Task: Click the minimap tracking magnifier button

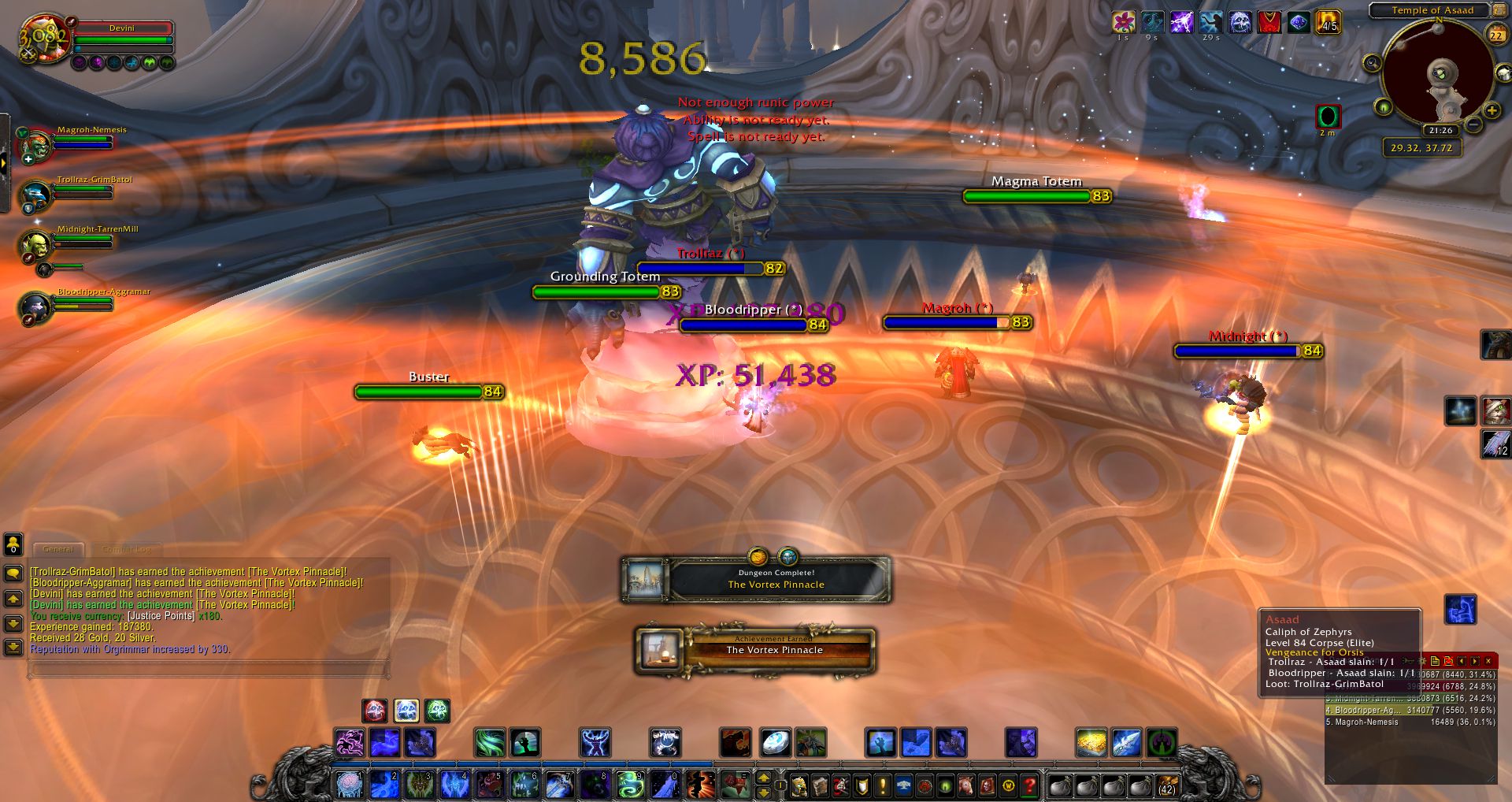Action: (1372, 63)
